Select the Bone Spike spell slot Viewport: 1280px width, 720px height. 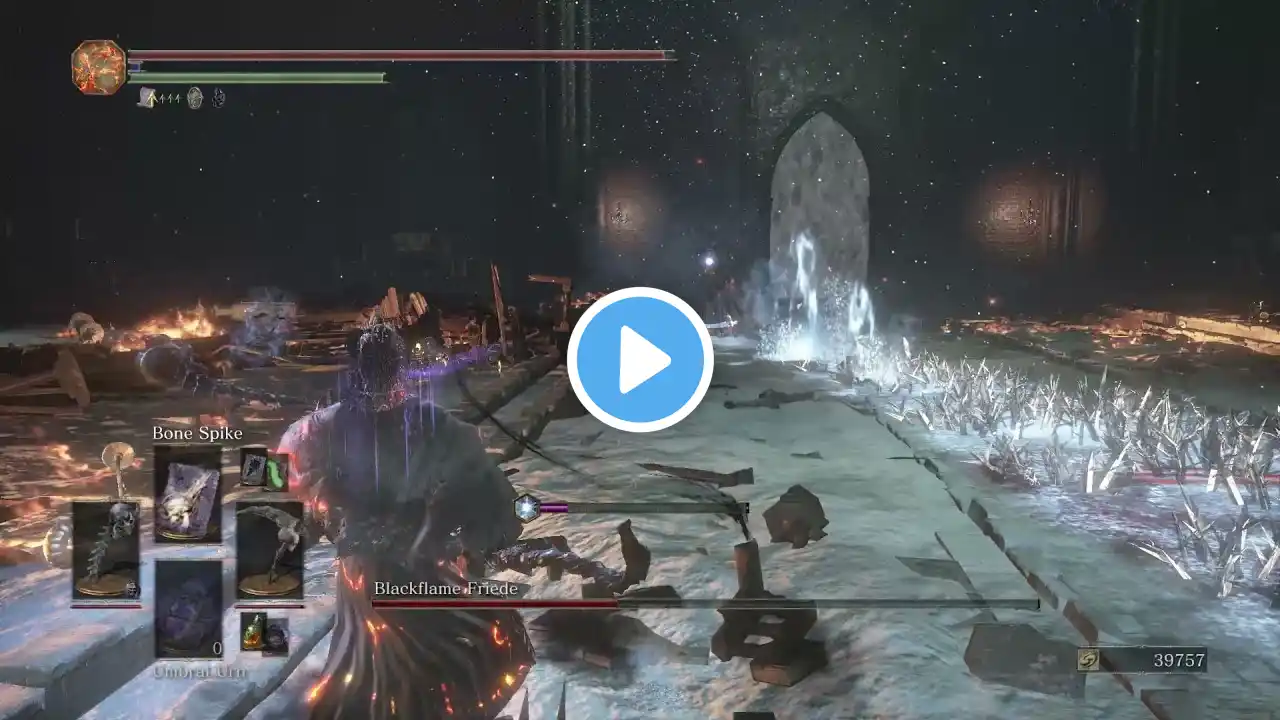[188, 495]
